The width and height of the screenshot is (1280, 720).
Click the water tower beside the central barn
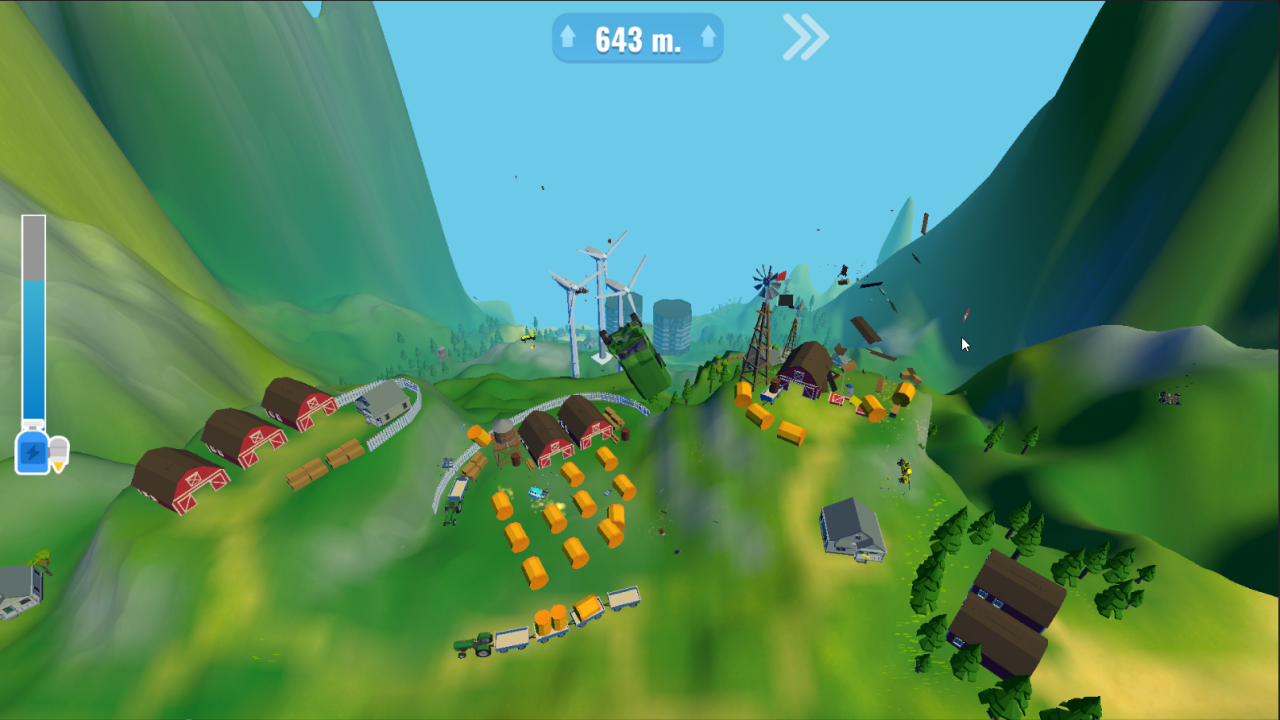(503, 440)
